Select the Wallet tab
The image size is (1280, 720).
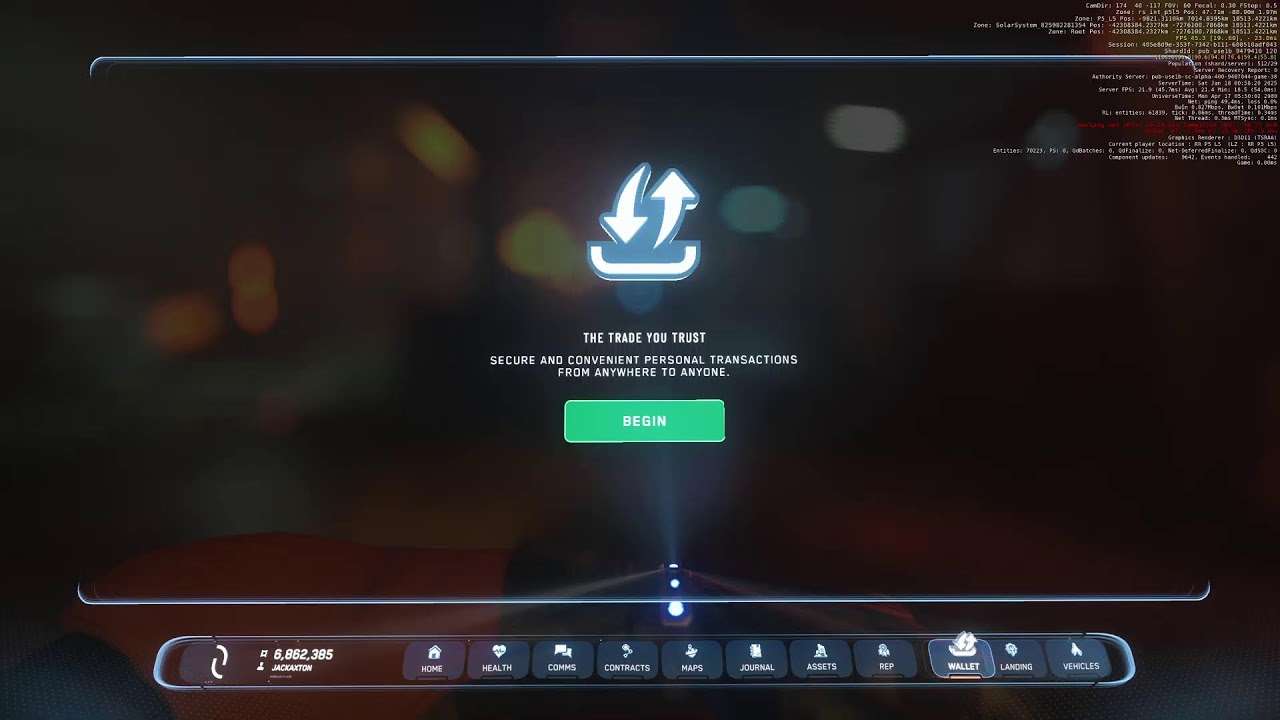[963, 657]
